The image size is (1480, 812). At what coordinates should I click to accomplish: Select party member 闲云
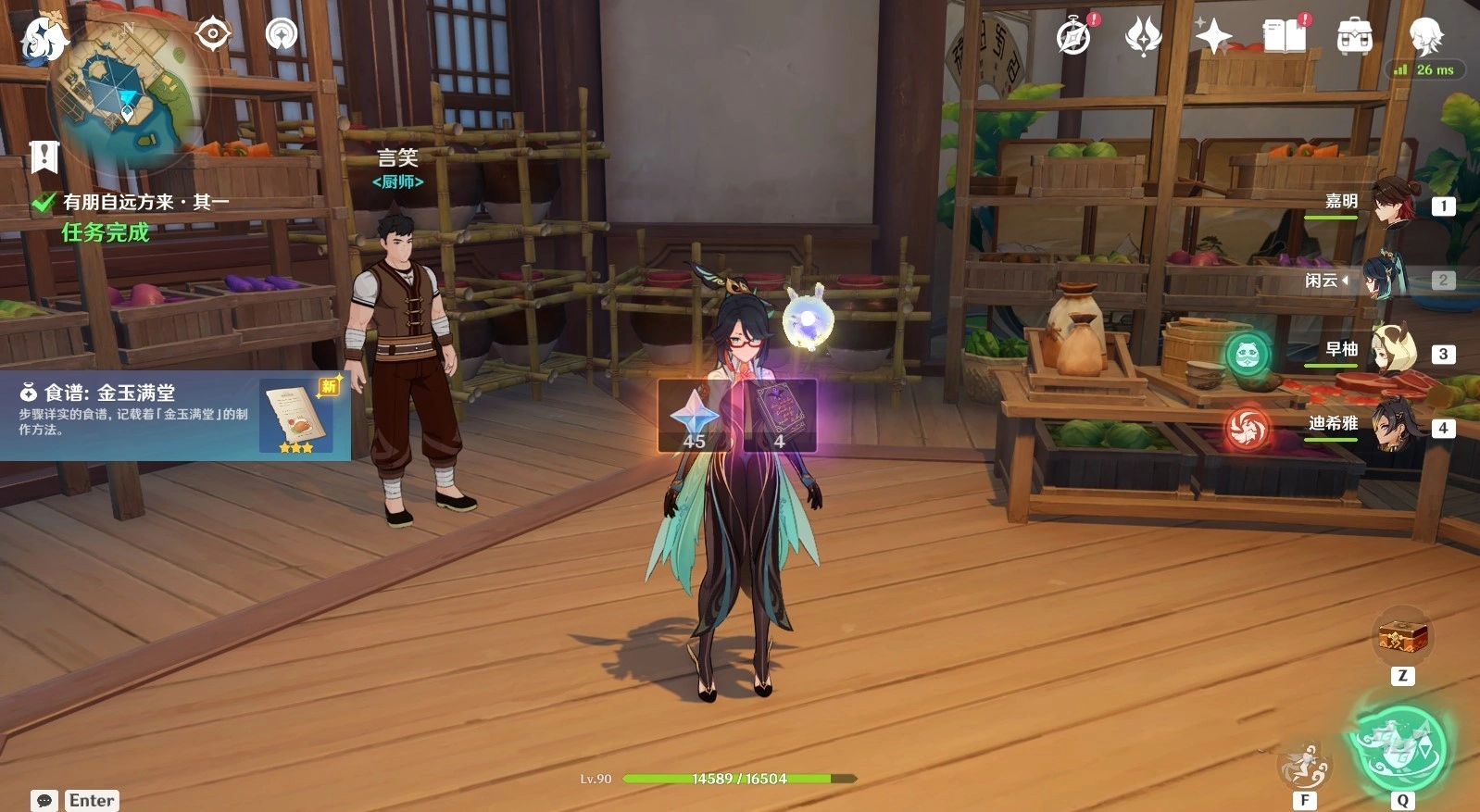coord(1384,278)
